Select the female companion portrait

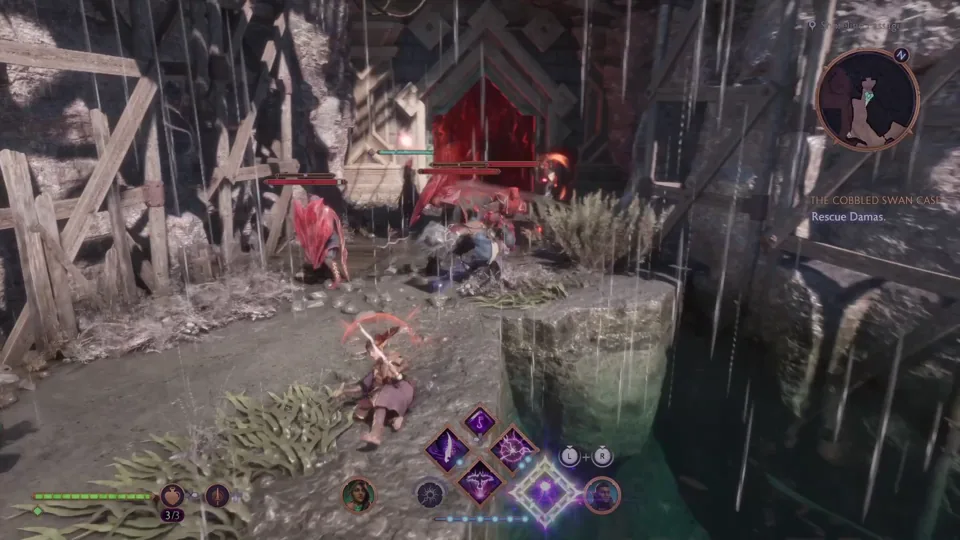[358, 494]
